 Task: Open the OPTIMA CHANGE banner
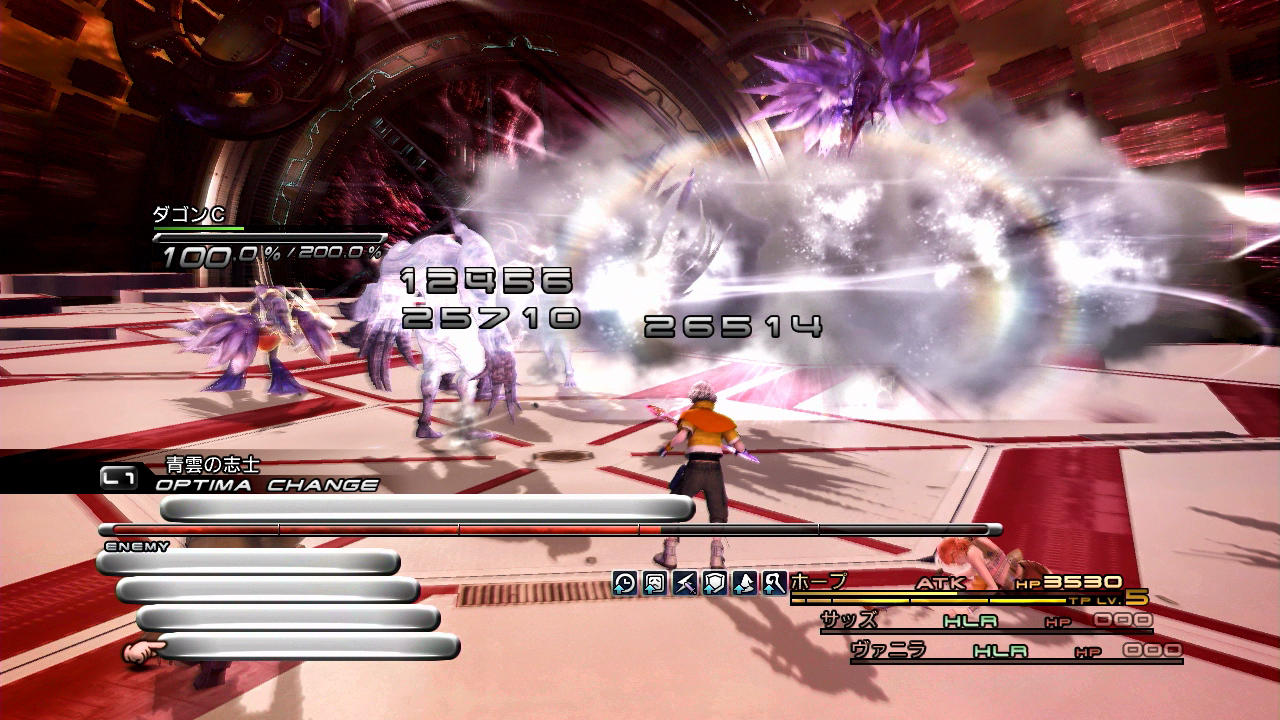267,485
